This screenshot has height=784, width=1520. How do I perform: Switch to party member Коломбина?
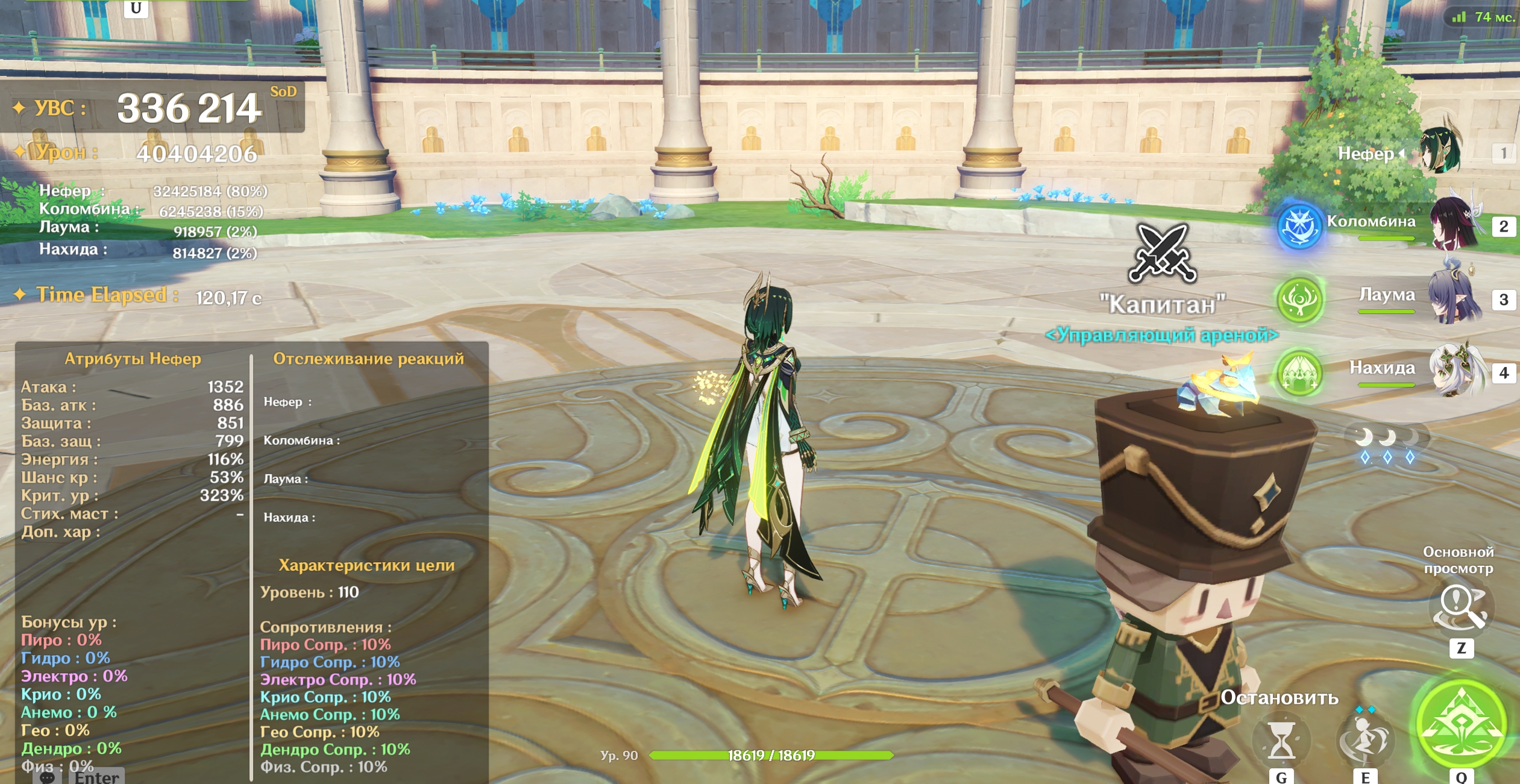pyautogui.click(x=1454, y=224)
